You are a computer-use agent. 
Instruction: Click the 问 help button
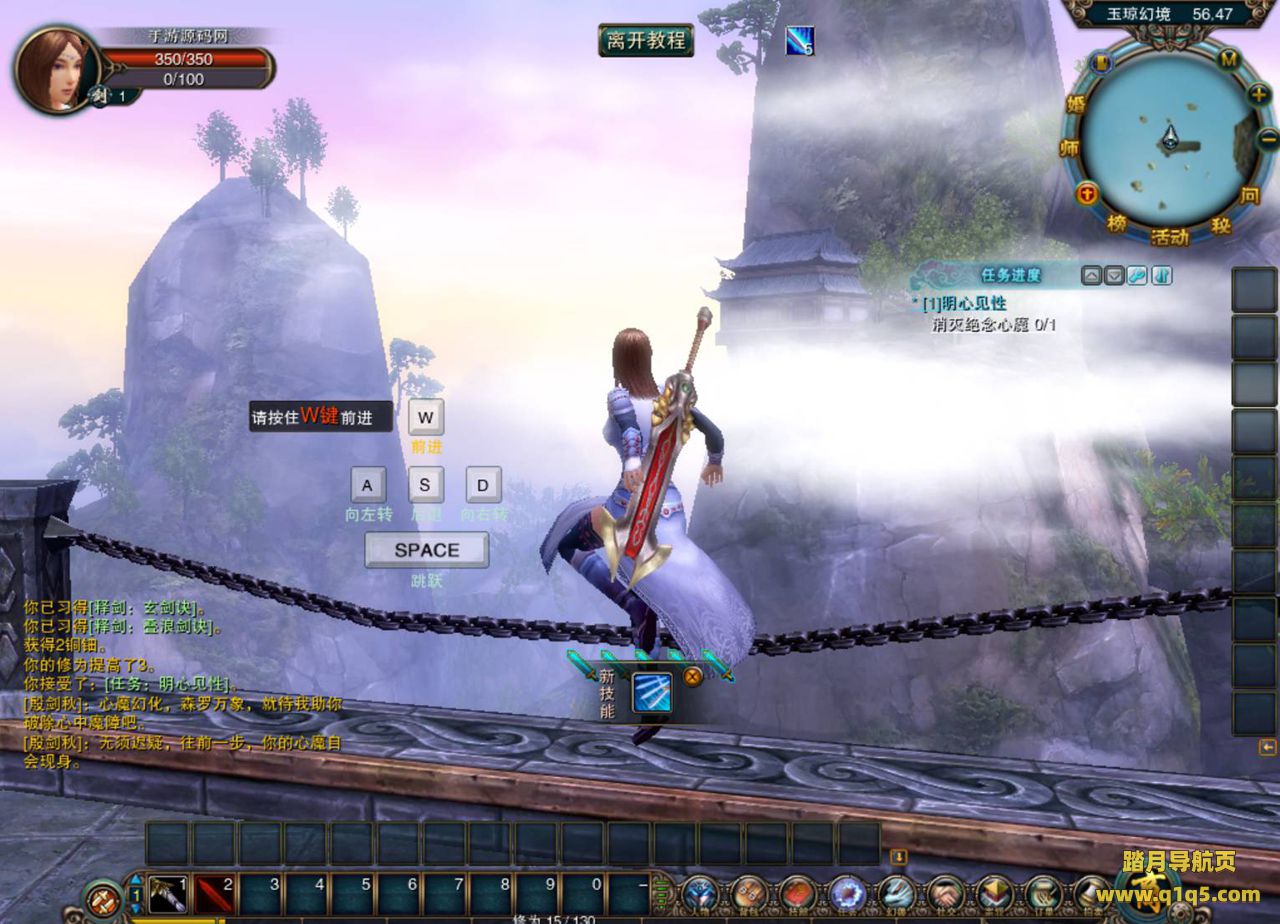click(x=1250, y=195)
